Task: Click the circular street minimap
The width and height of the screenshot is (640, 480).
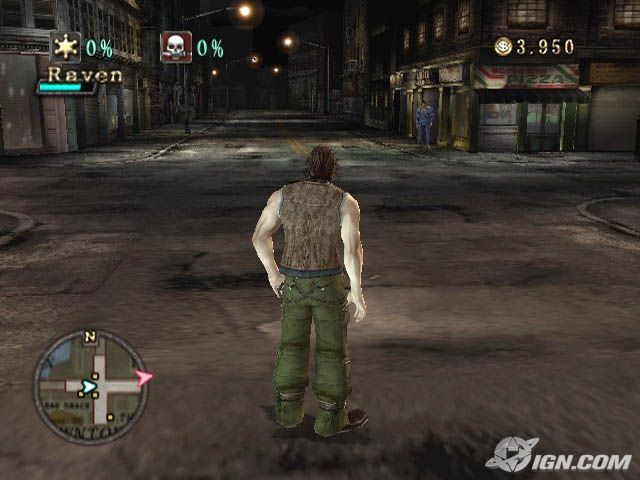Action: (x=89, y=386)
